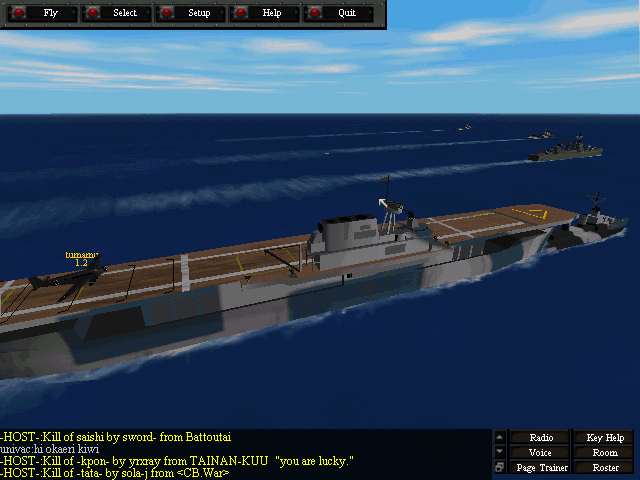Open the Setup menu

tap(191, 13)
